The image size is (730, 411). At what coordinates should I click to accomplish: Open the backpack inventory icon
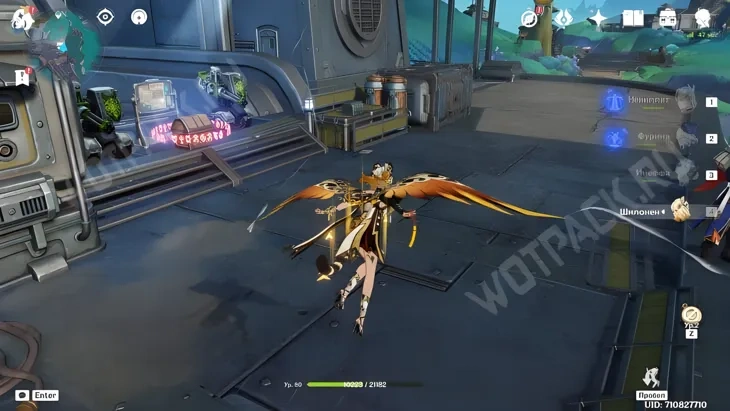[667, 18]
